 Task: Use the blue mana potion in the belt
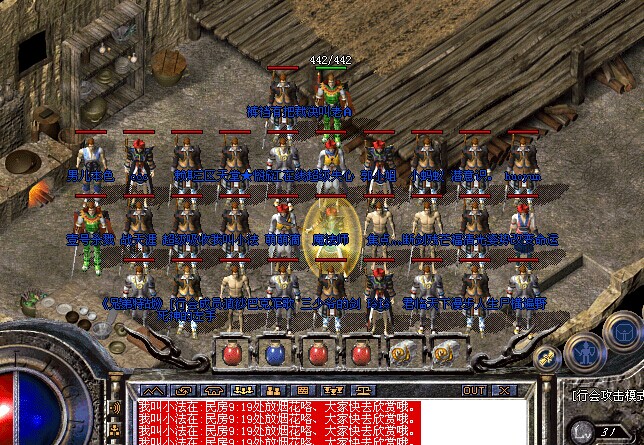coord(275,352)
